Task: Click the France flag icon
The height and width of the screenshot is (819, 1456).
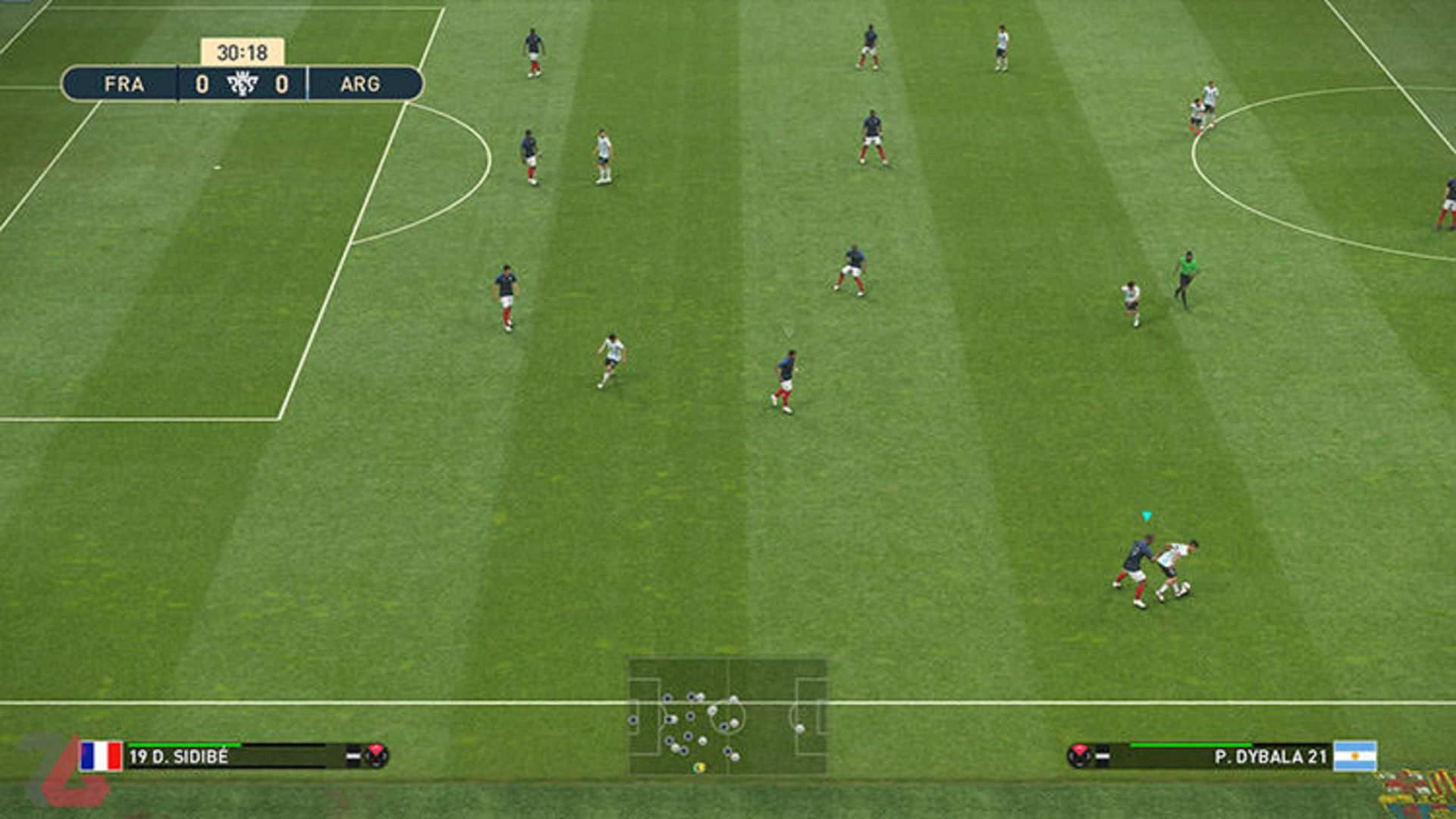Action: tap(101, 756)
